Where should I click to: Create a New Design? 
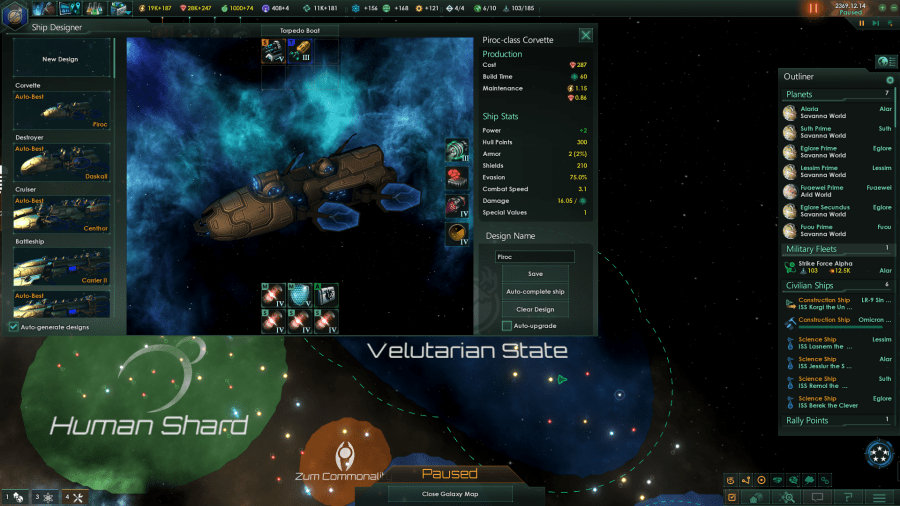pyautogui.click(x=60, y=59)
